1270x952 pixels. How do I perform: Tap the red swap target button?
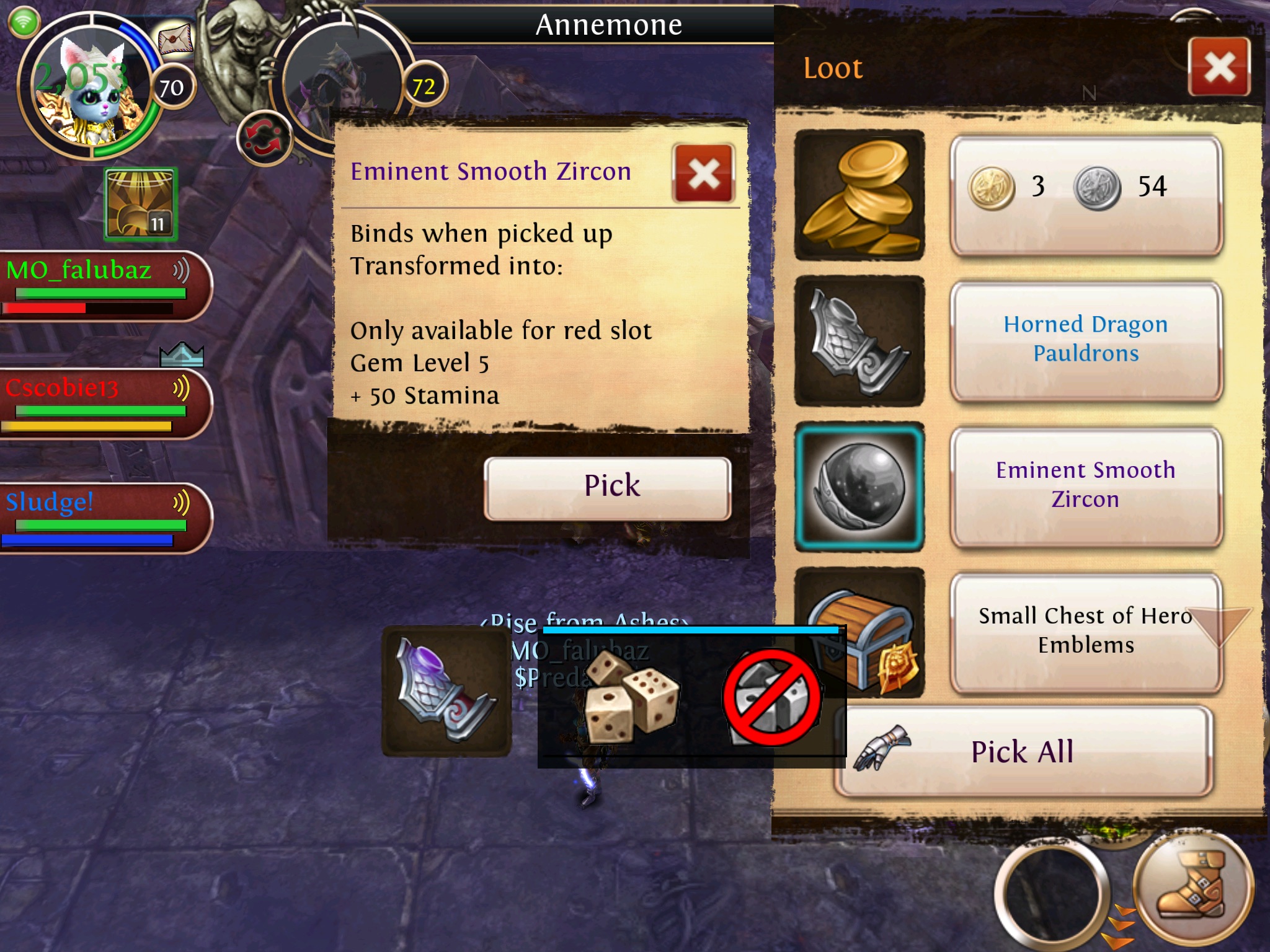pos(264,138)
